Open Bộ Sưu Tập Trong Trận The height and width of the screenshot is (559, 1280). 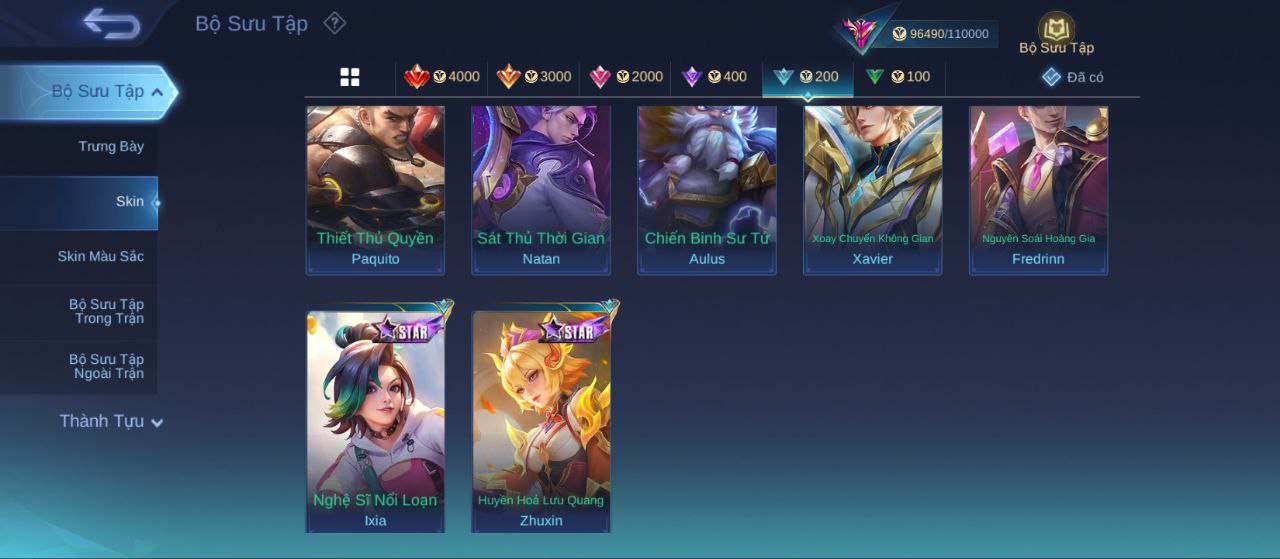[x=106, y=312]
